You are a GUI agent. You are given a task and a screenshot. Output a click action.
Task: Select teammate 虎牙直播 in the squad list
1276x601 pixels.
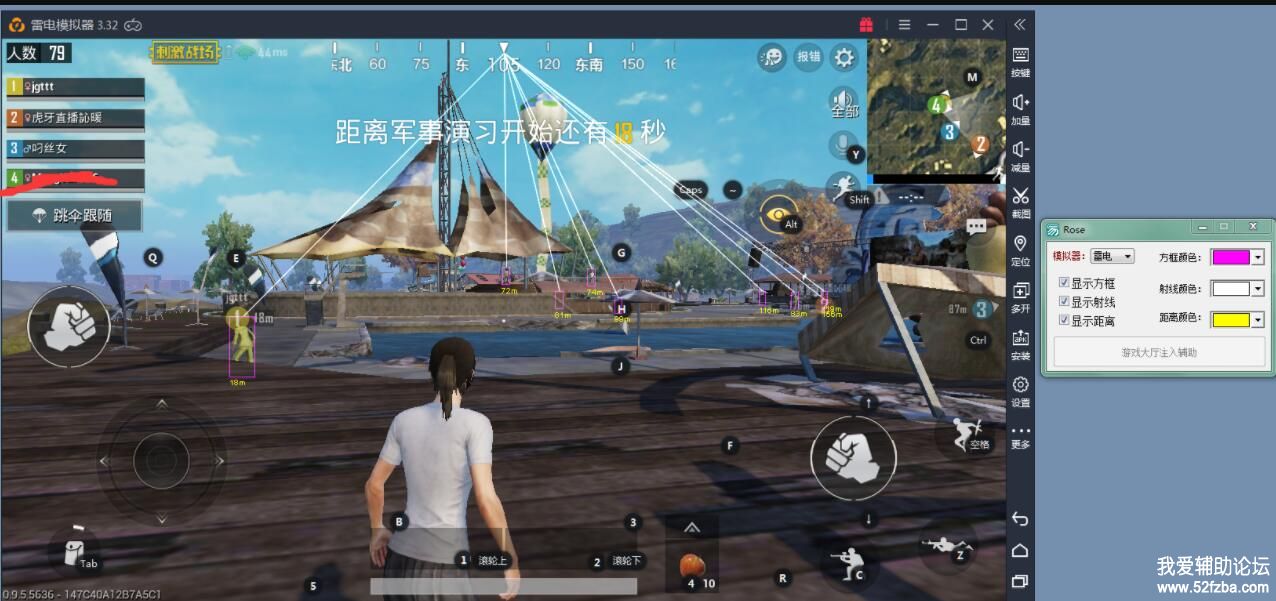[x=76, y=118]
